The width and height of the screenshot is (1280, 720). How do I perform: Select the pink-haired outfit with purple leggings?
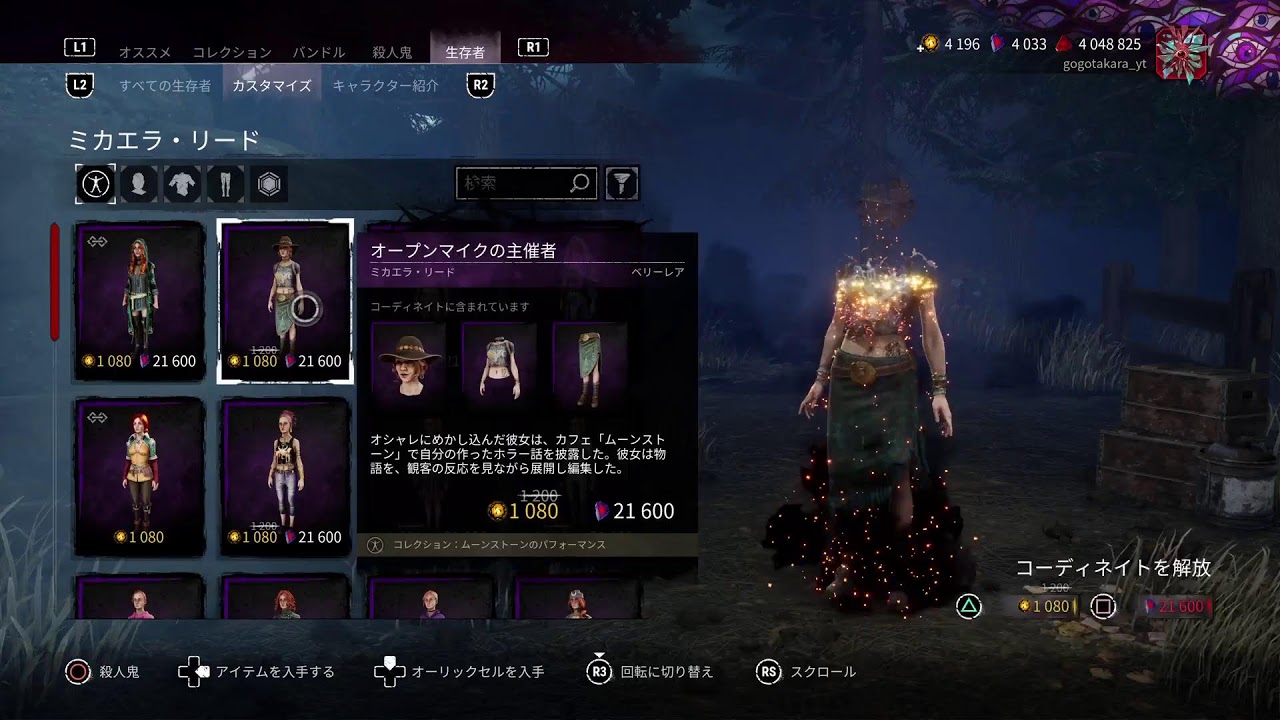285,477
